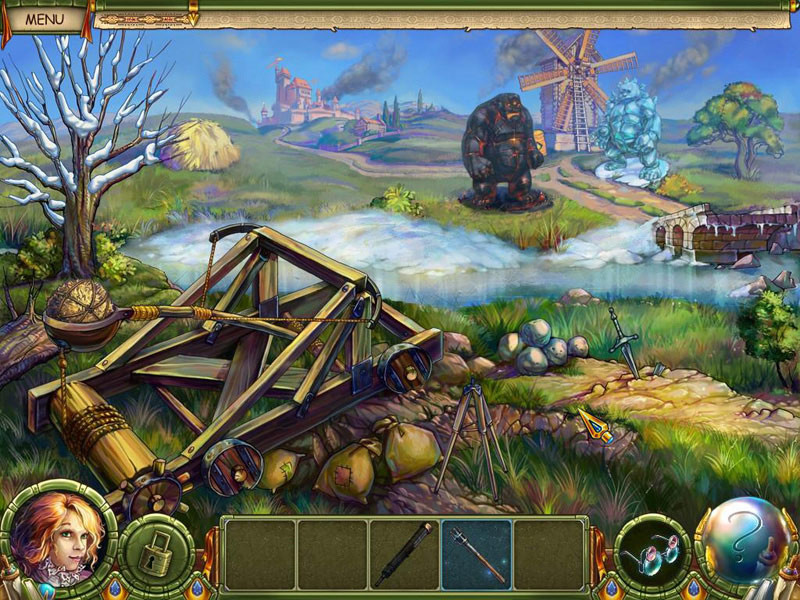The image size is (800, 600).
Task: Pick the highlighted mace inventory item
Action: click(476, 553)
